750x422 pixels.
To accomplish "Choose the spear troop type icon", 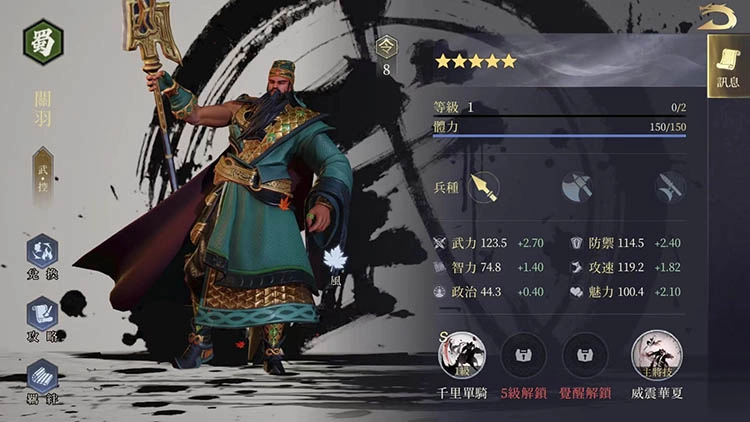I will pyautogui.click(x=485, y=187).
